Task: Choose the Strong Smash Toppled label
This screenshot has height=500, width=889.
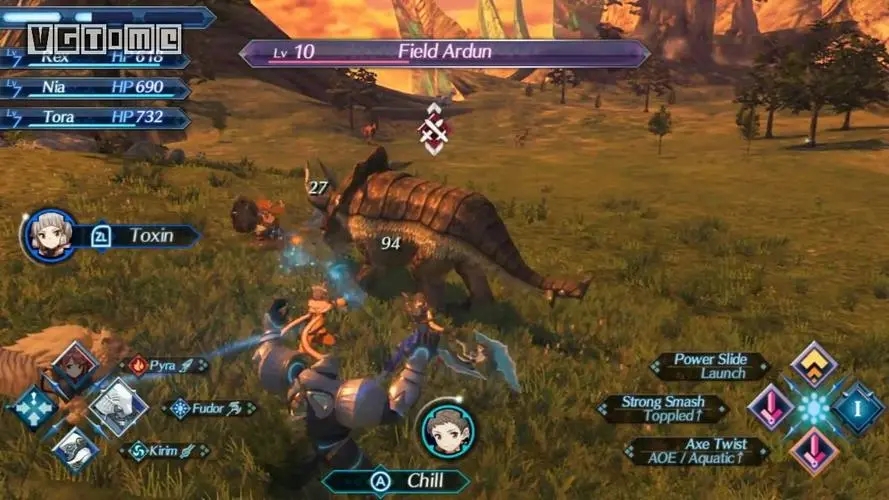Action: [x=661, y=408]
